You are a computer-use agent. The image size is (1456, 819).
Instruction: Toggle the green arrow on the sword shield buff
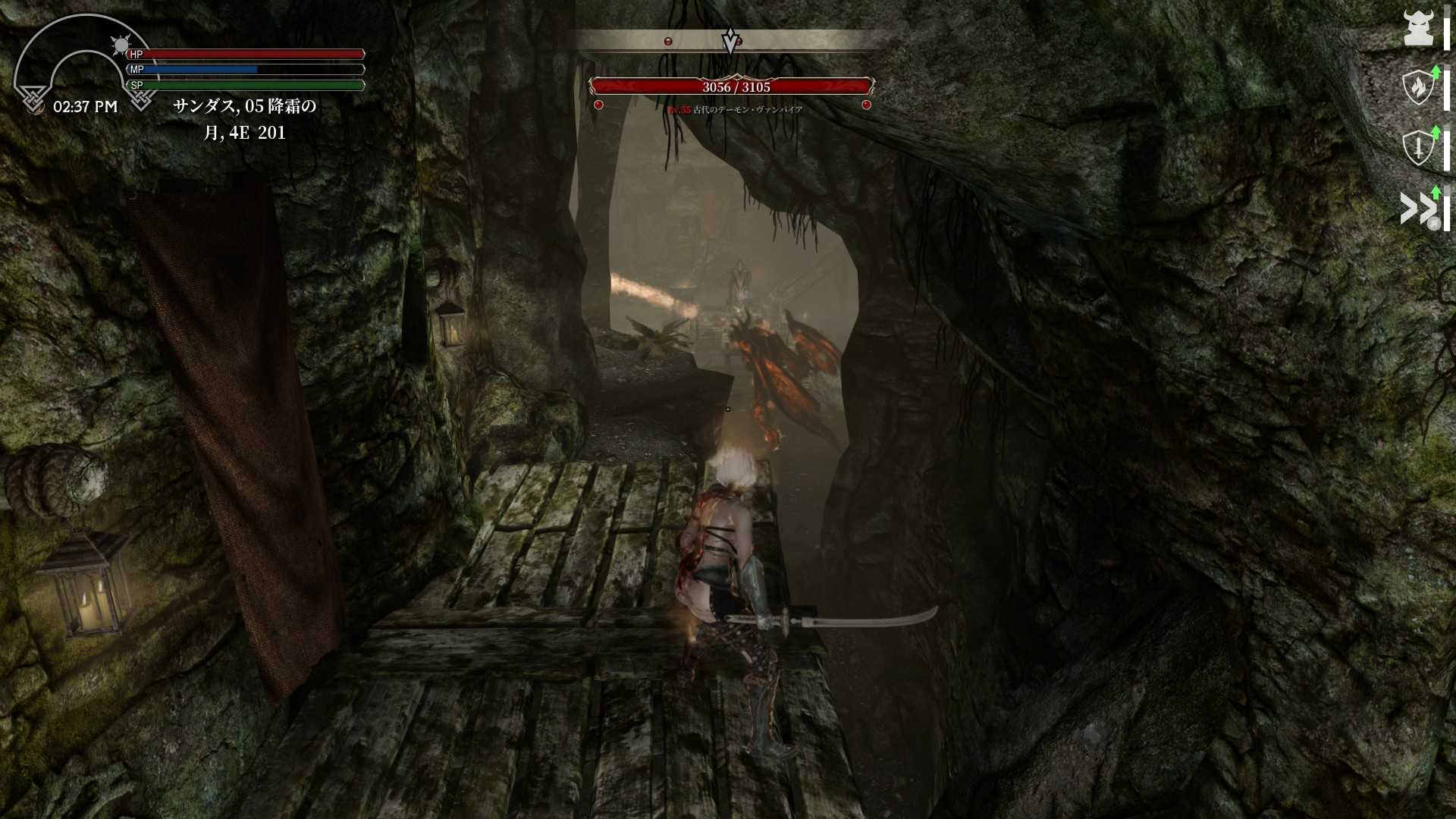pos(1435,133)
